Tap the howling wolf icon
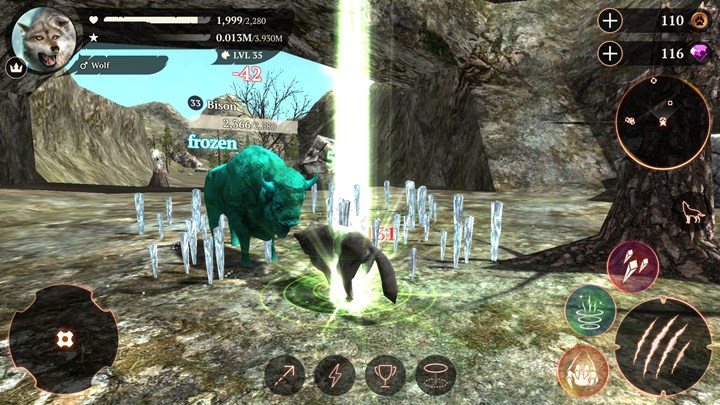Viewport: 720px width, 405px height. click(689, 211)
